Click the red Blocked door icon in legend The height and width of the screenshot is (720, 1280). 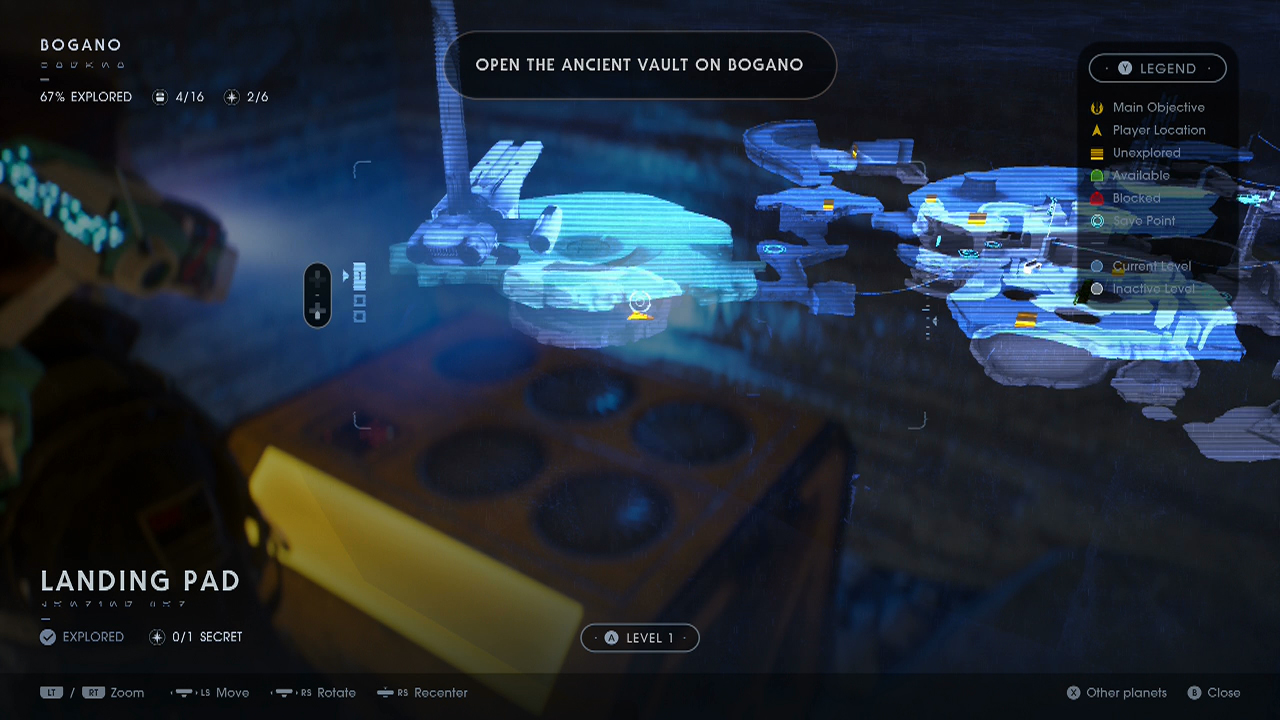point(1098,198)
